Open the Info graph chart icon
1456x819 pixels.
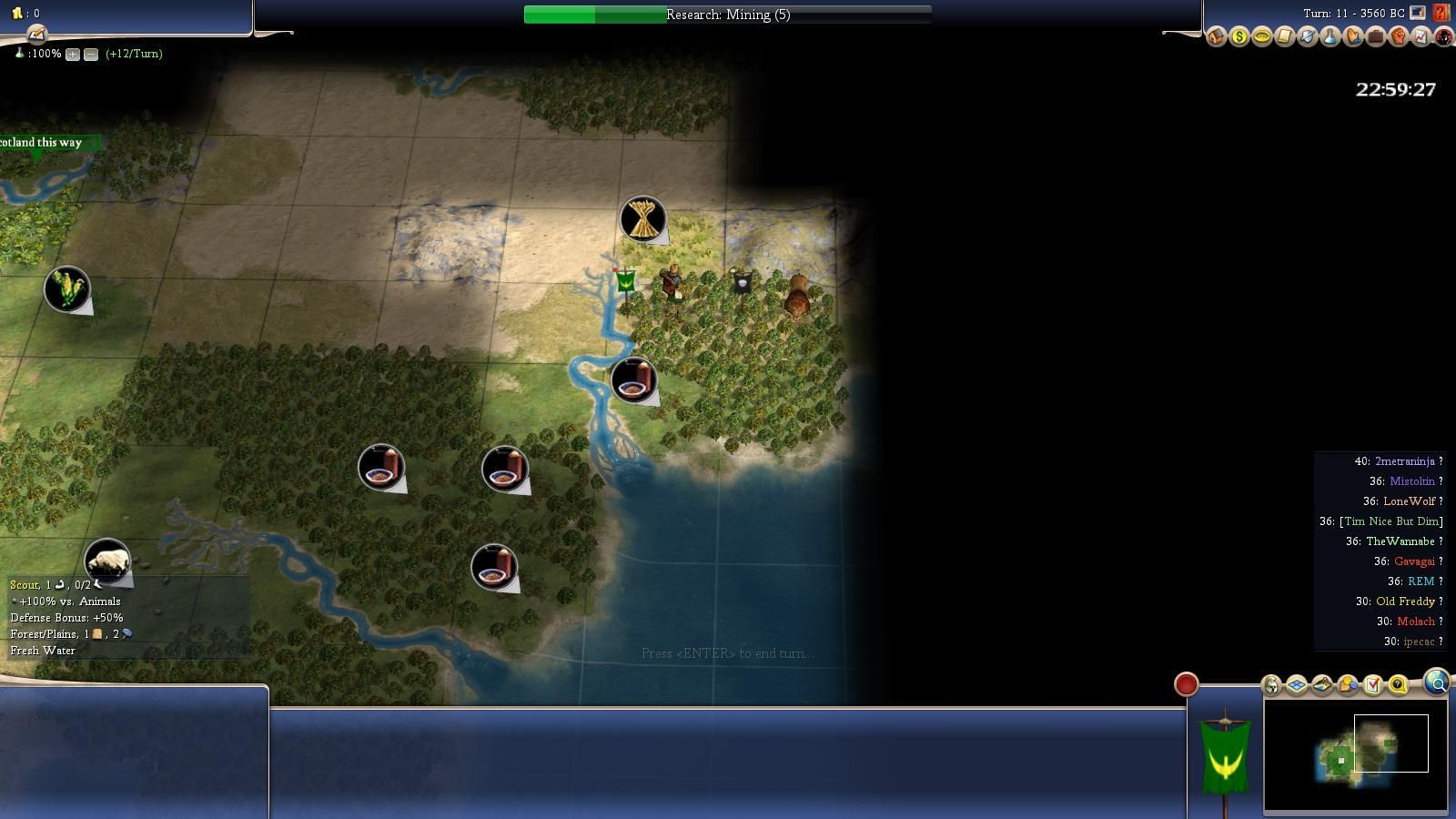point(1421,37)
